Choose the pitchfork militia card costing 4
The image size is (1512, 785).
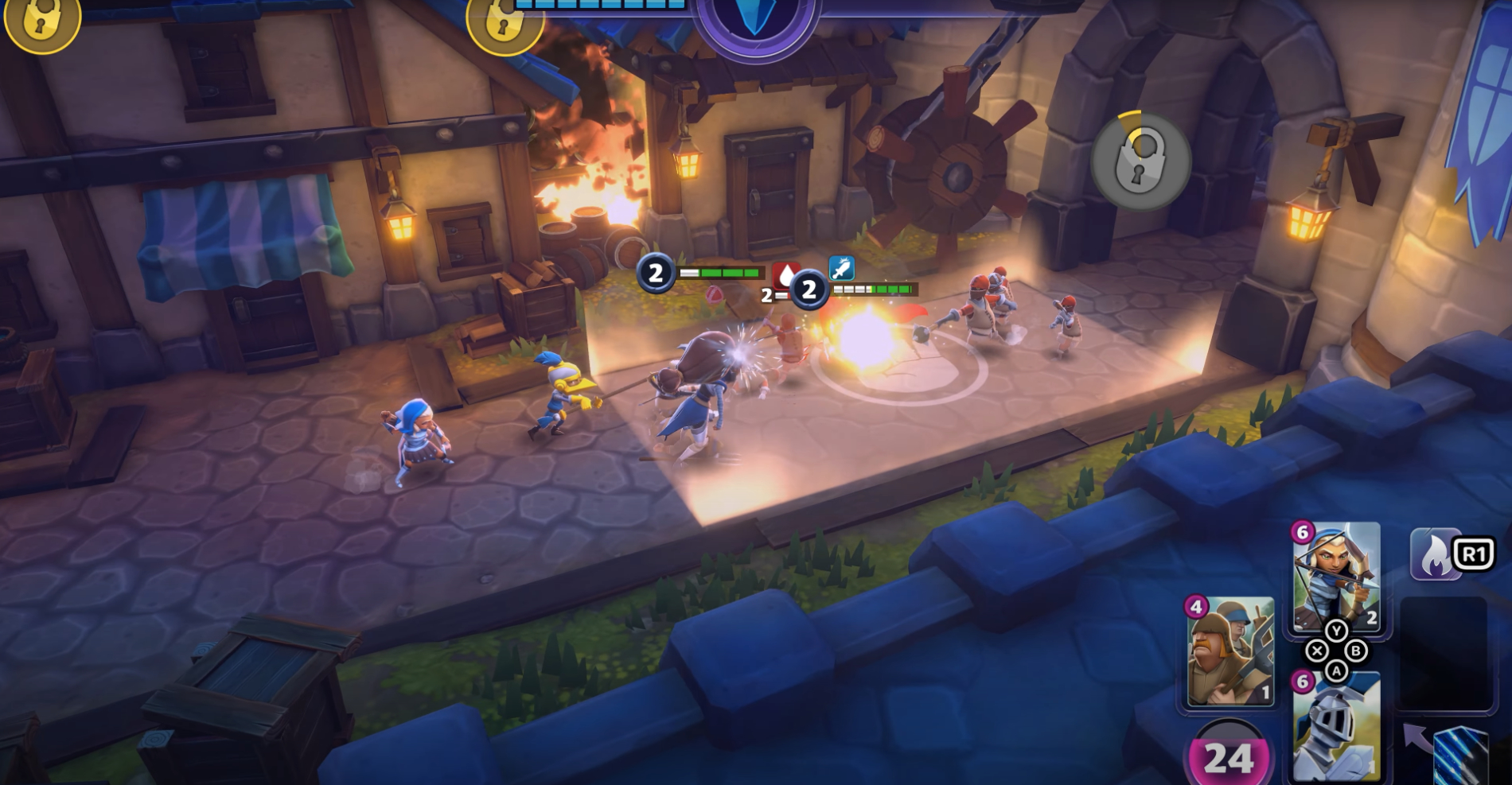tap(1230, 651)
